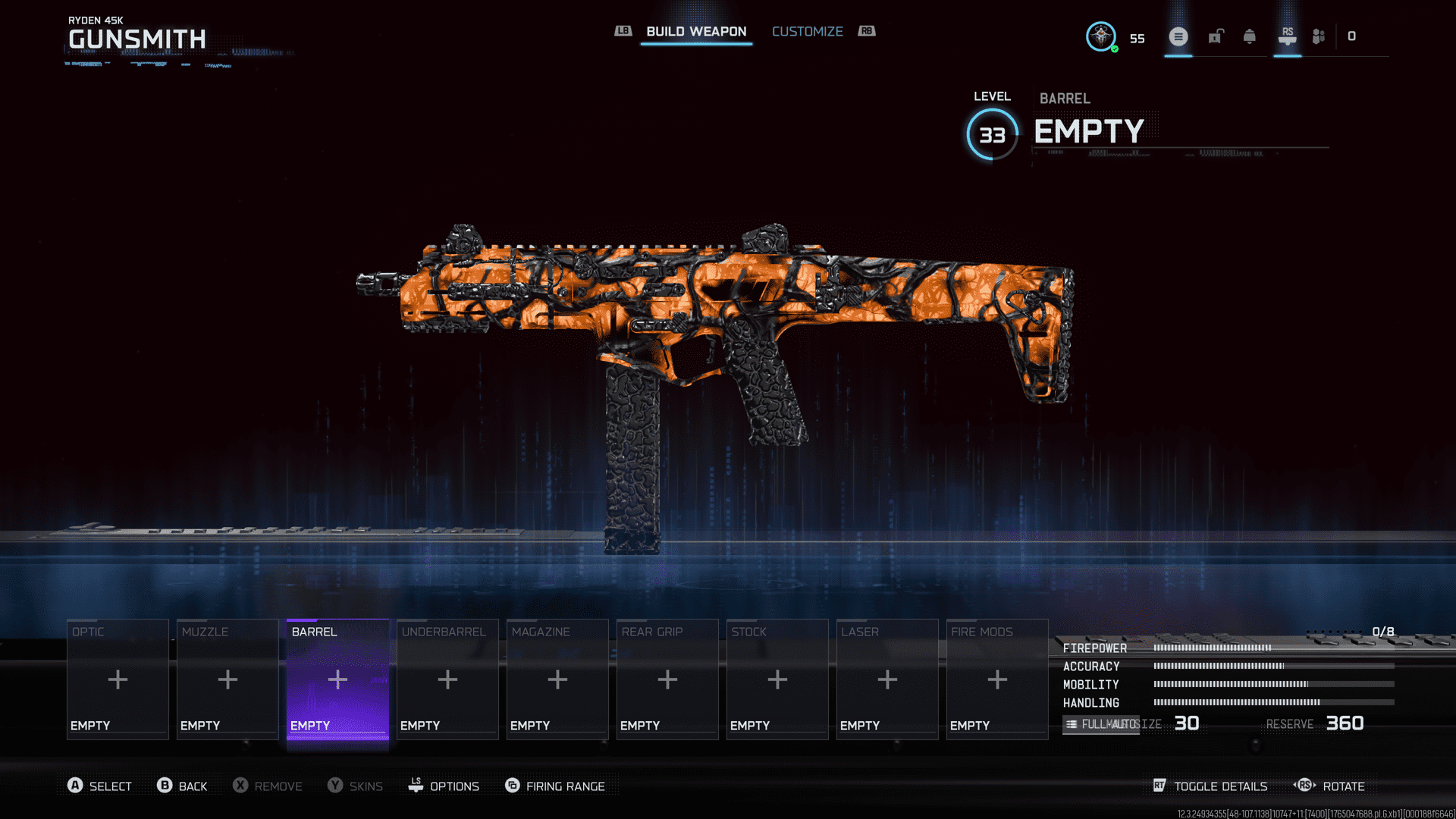Select the highlighted Barrel slot
Image resolution: width=1456 pixels, height=819 pixels.
click(x=337, y=679)
